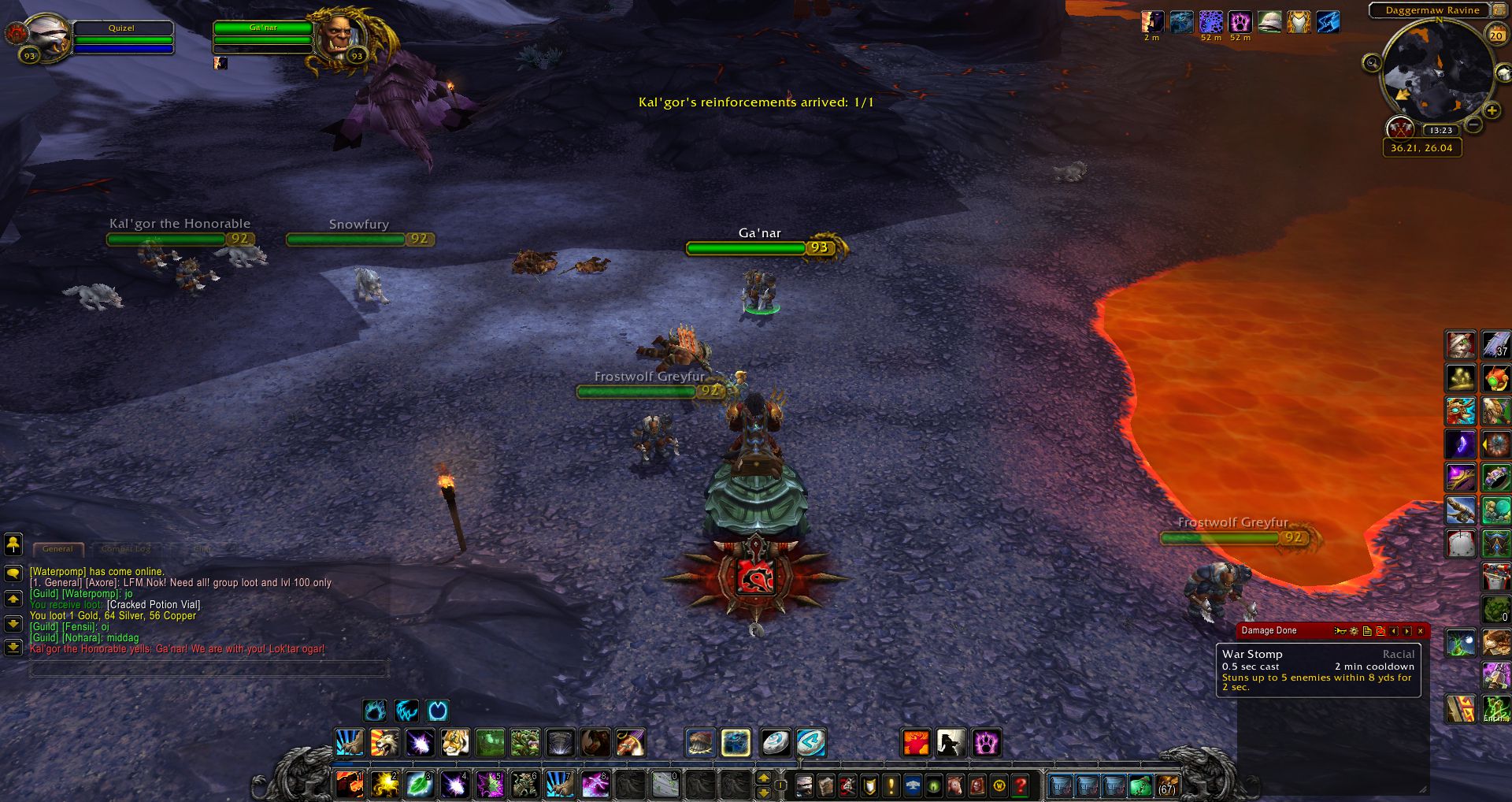Click the lion roar ability icon
The height and width of the screenshot is (802, 1512).
coord(384,742)
